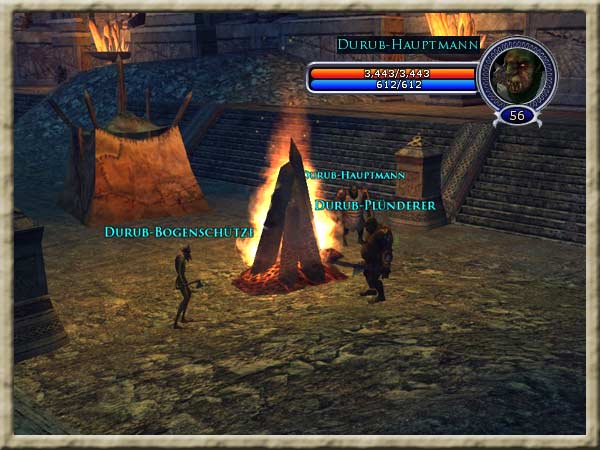Select the Durub-Bogenschütze floating nameplate
This screenshot has height=450, width=600.
179,232
